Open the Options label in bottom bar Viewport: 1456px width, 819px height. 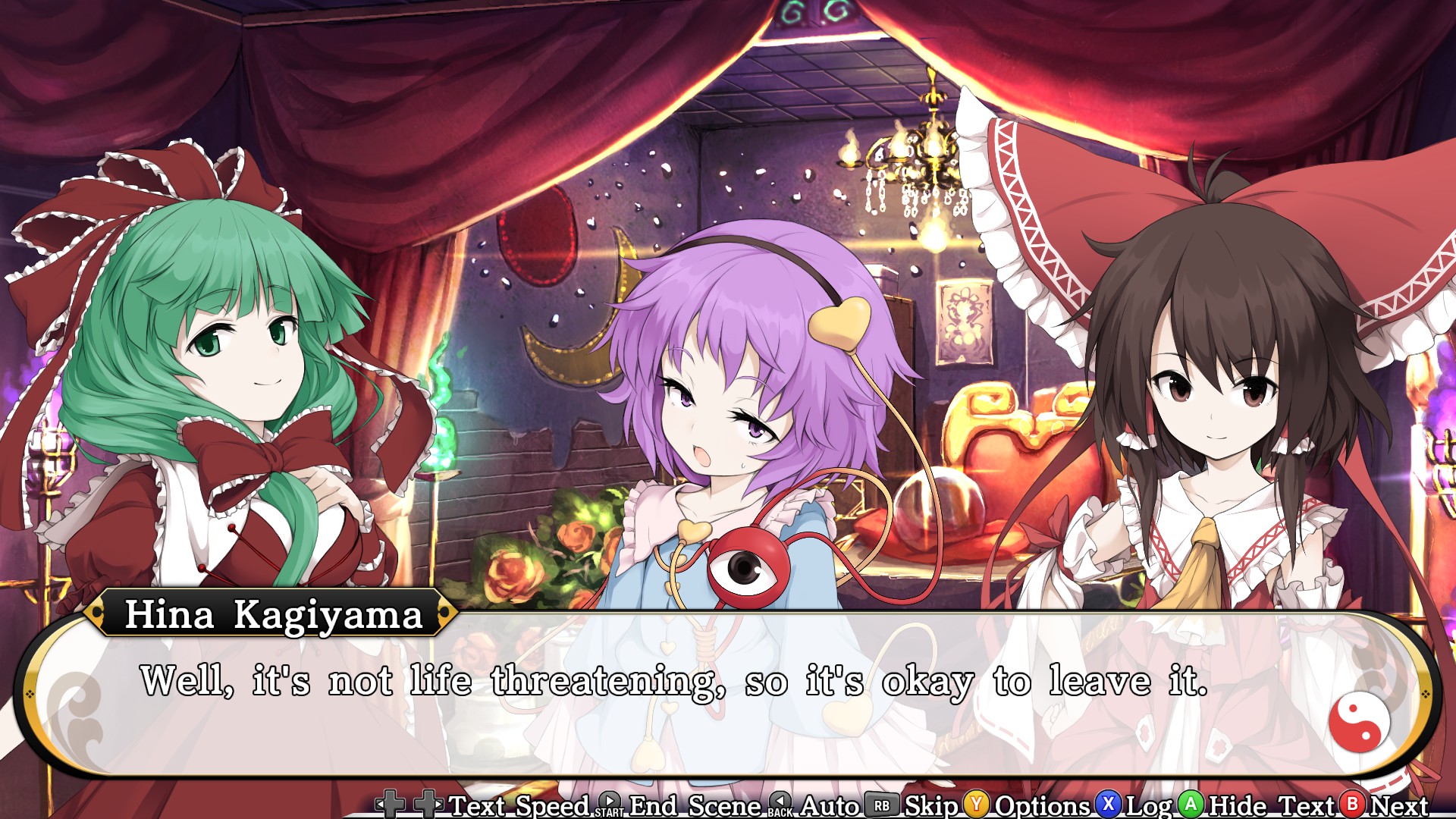1042,805
